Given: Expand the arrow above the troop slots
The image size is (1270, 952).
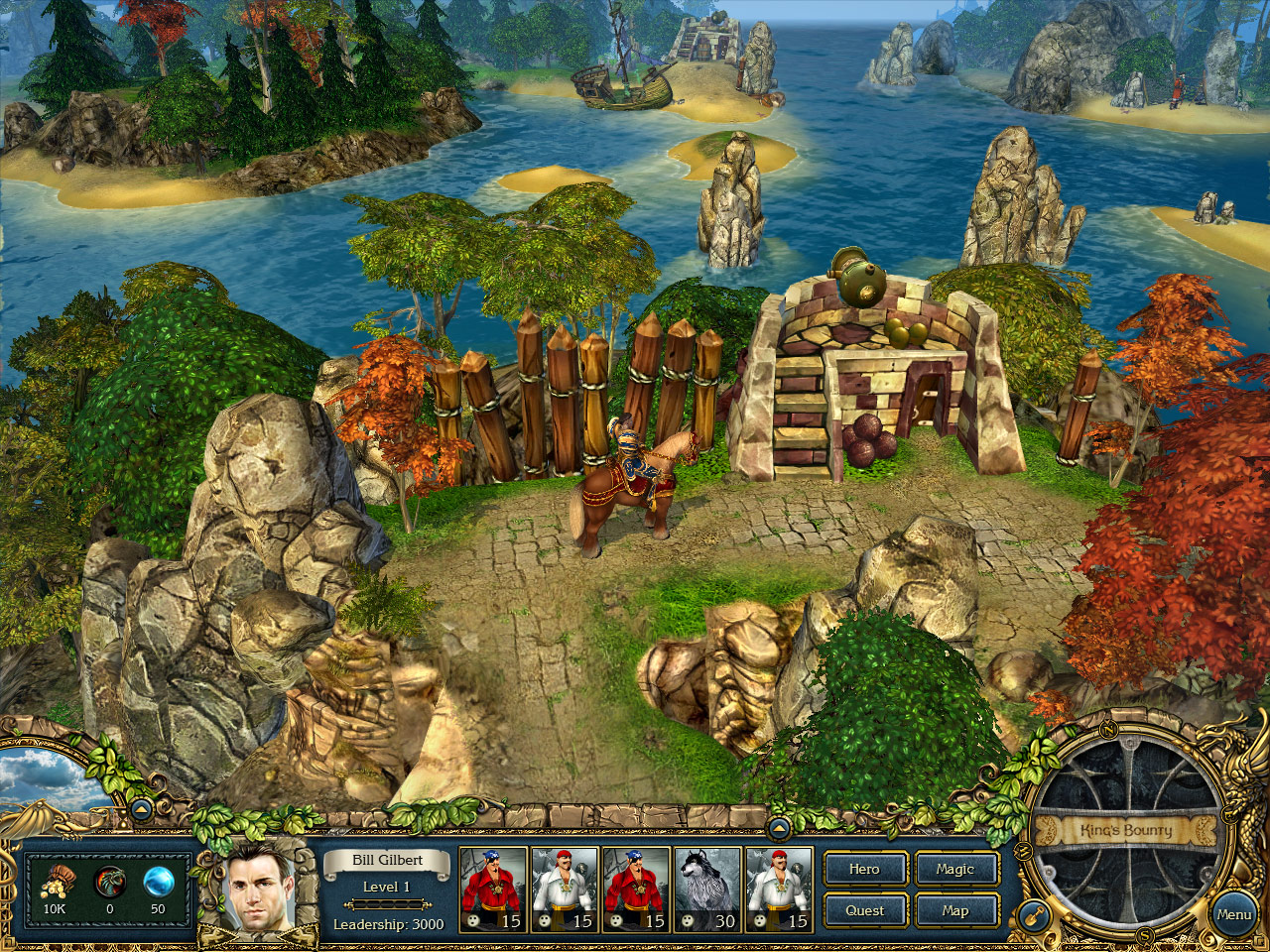Looking at the screenshot, I should pos(780,827).
